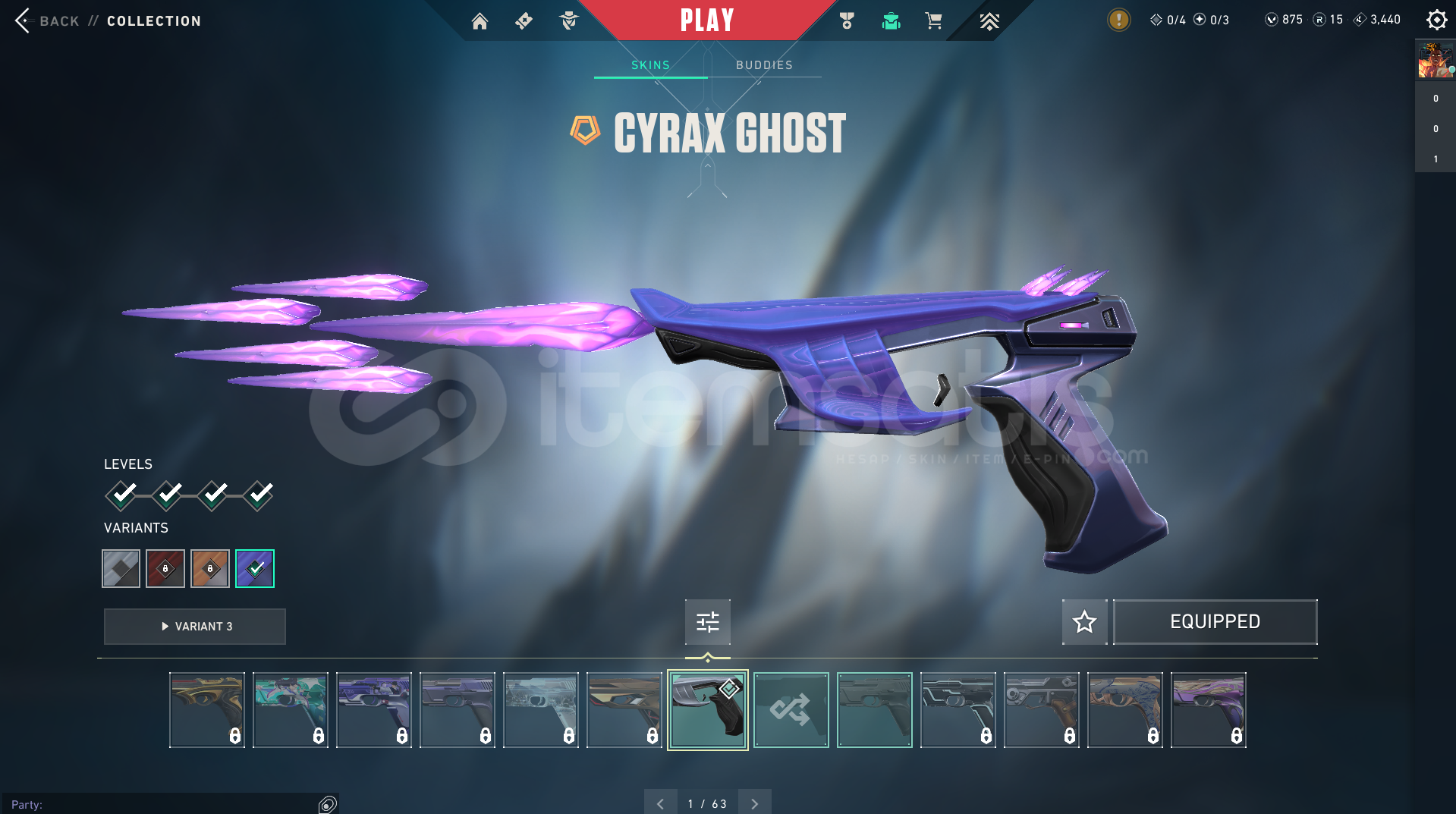Select the purple checked variant swatch
The image size is (1456, 814).
[x=255, y=568]
